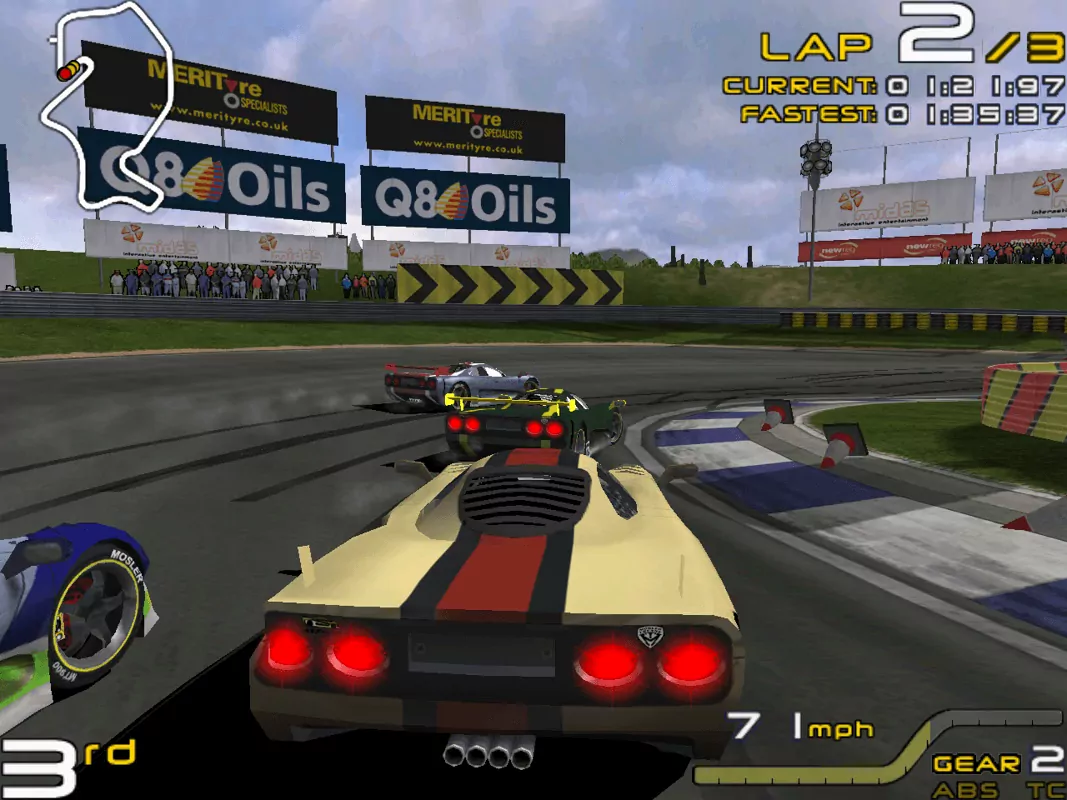Viewport: 1067px width, 800px height.
Task: Select the red car marker on the minimap
Action: 67,72
